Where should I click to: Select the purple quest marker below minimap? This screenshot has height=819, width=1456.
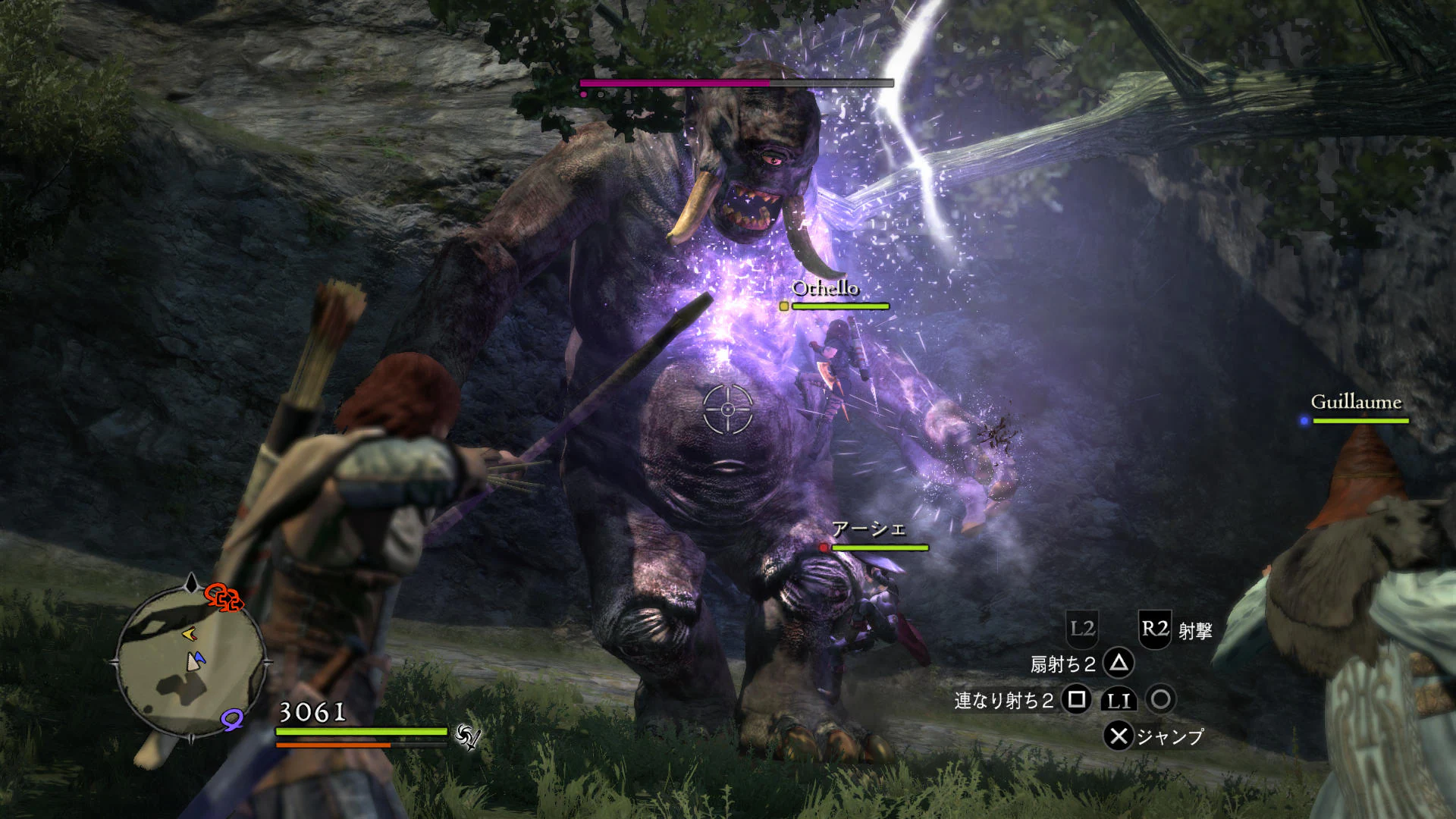(x=231, y=720)
